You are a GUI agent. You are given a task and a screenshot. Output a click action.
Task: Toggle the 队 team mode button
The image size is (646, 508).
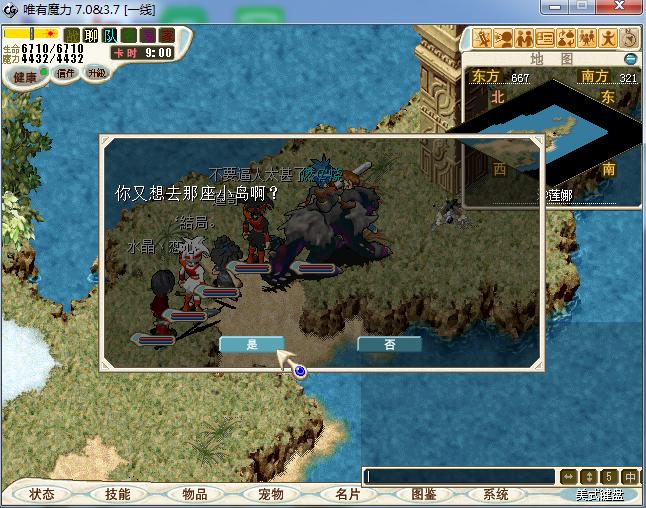tap(109, 35)
